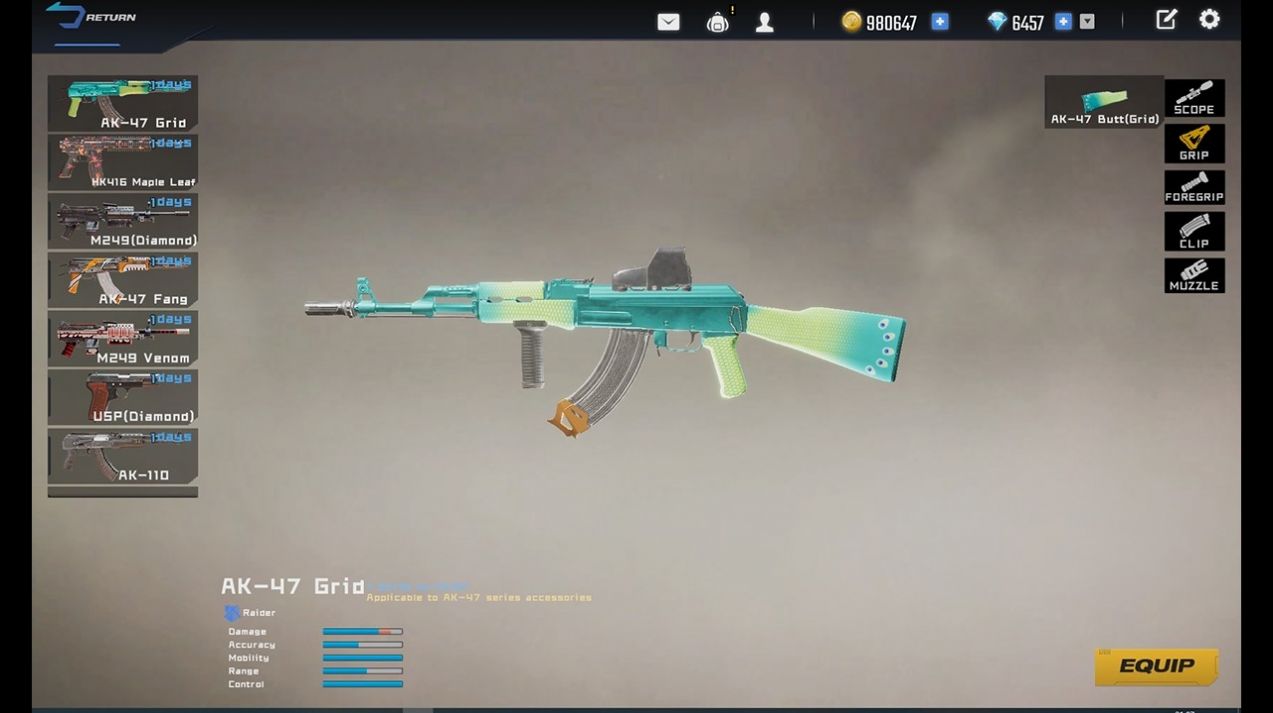Switch to Foregrip attachments
1273x713 pixels.
(x=1194, y=187)
